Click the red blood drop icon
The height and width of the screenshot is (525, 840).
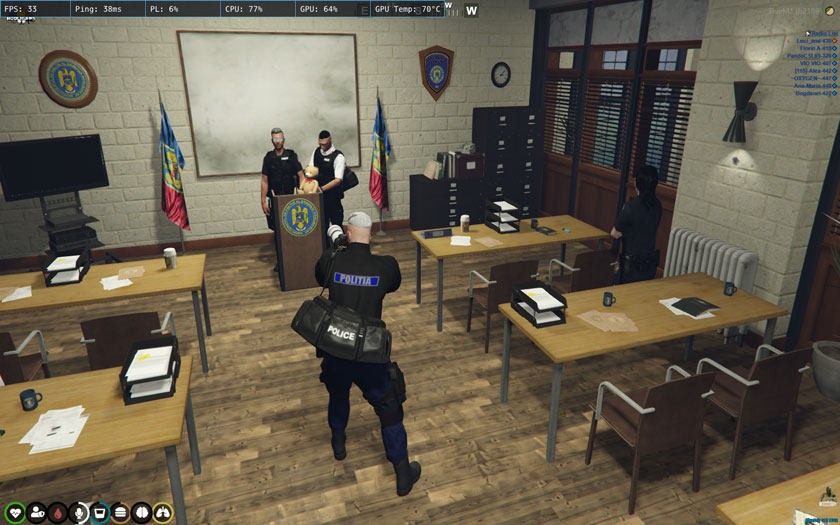coord(58,513)
